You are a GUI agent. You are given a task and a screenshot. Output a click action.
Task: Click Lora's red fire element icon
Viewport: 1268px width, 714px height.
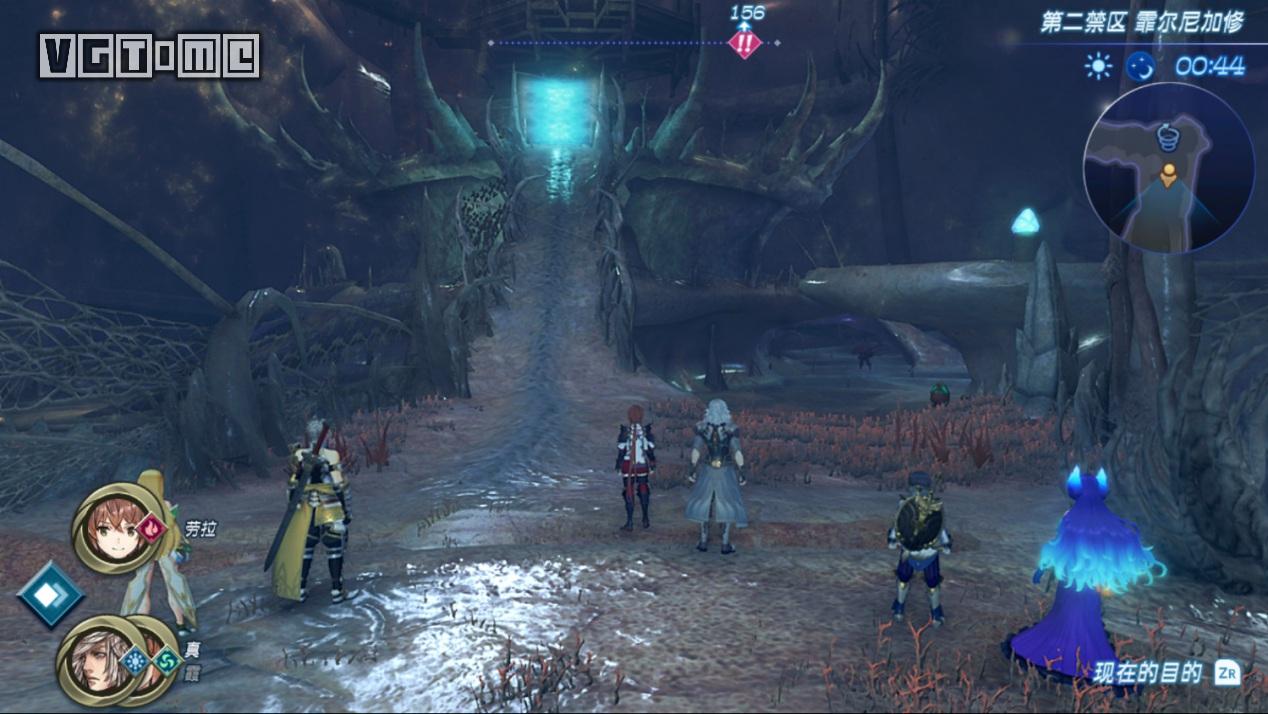pos(151,527)
